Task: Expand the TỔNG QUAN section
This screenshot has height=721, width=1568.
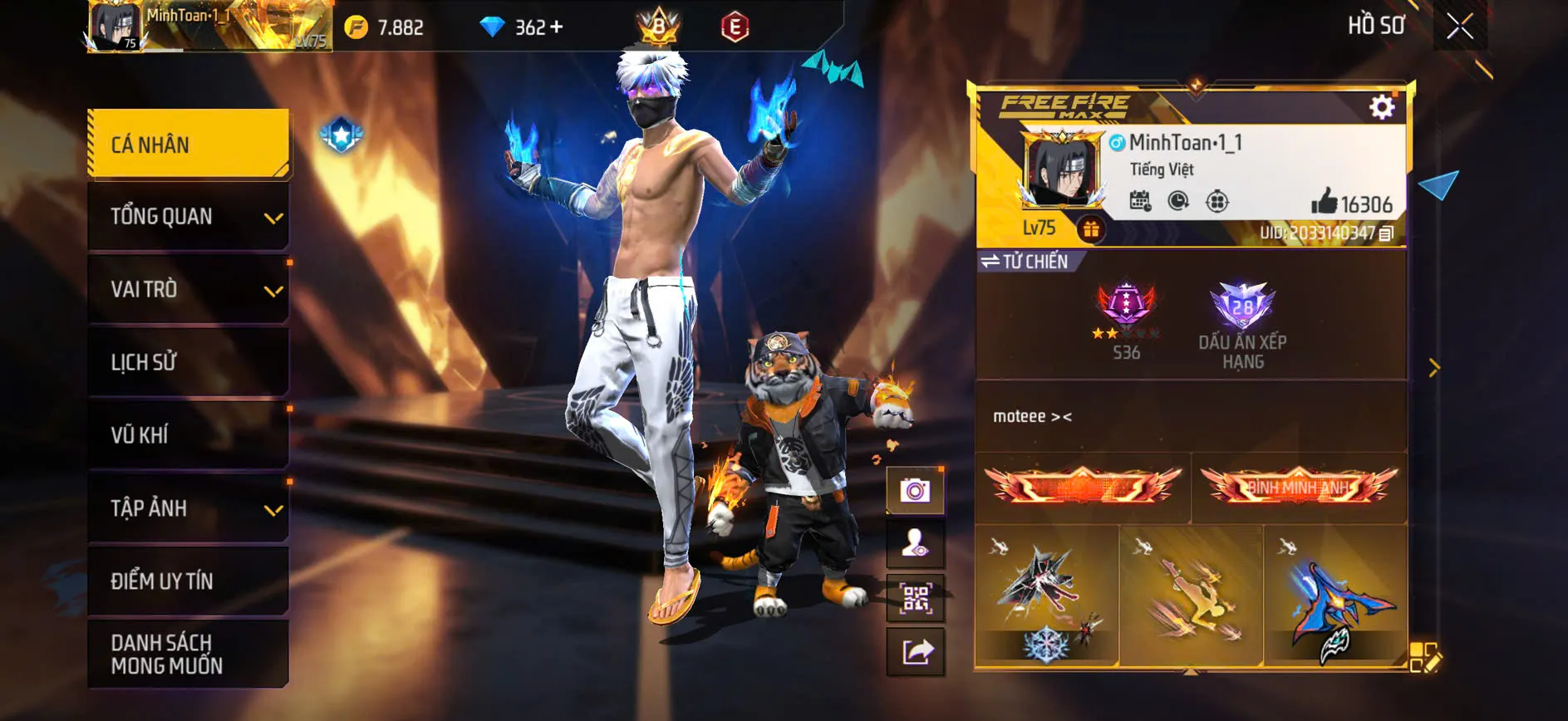Action: tap(187, 216)
